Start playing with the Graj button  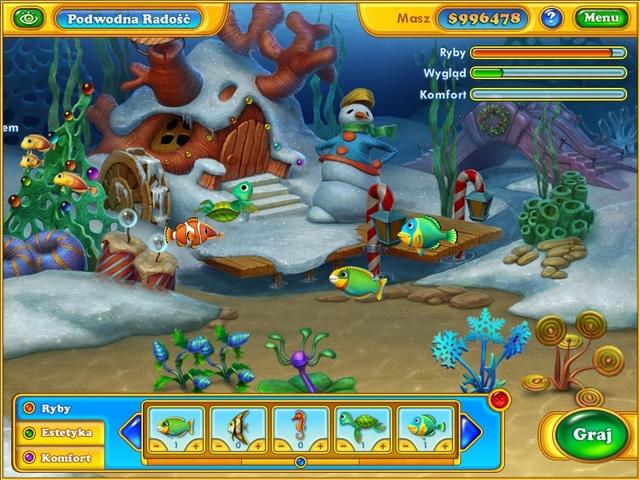586,434
